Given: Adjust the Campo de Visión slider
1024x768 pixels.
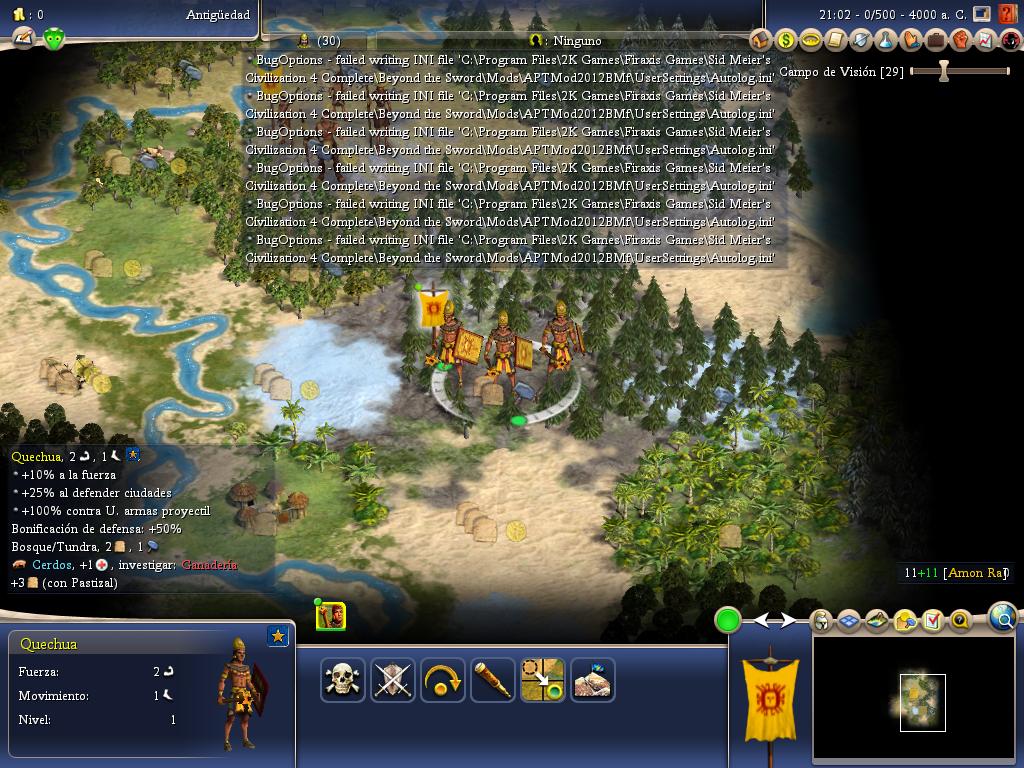Looking at the screenshot, I should (943, 71).
